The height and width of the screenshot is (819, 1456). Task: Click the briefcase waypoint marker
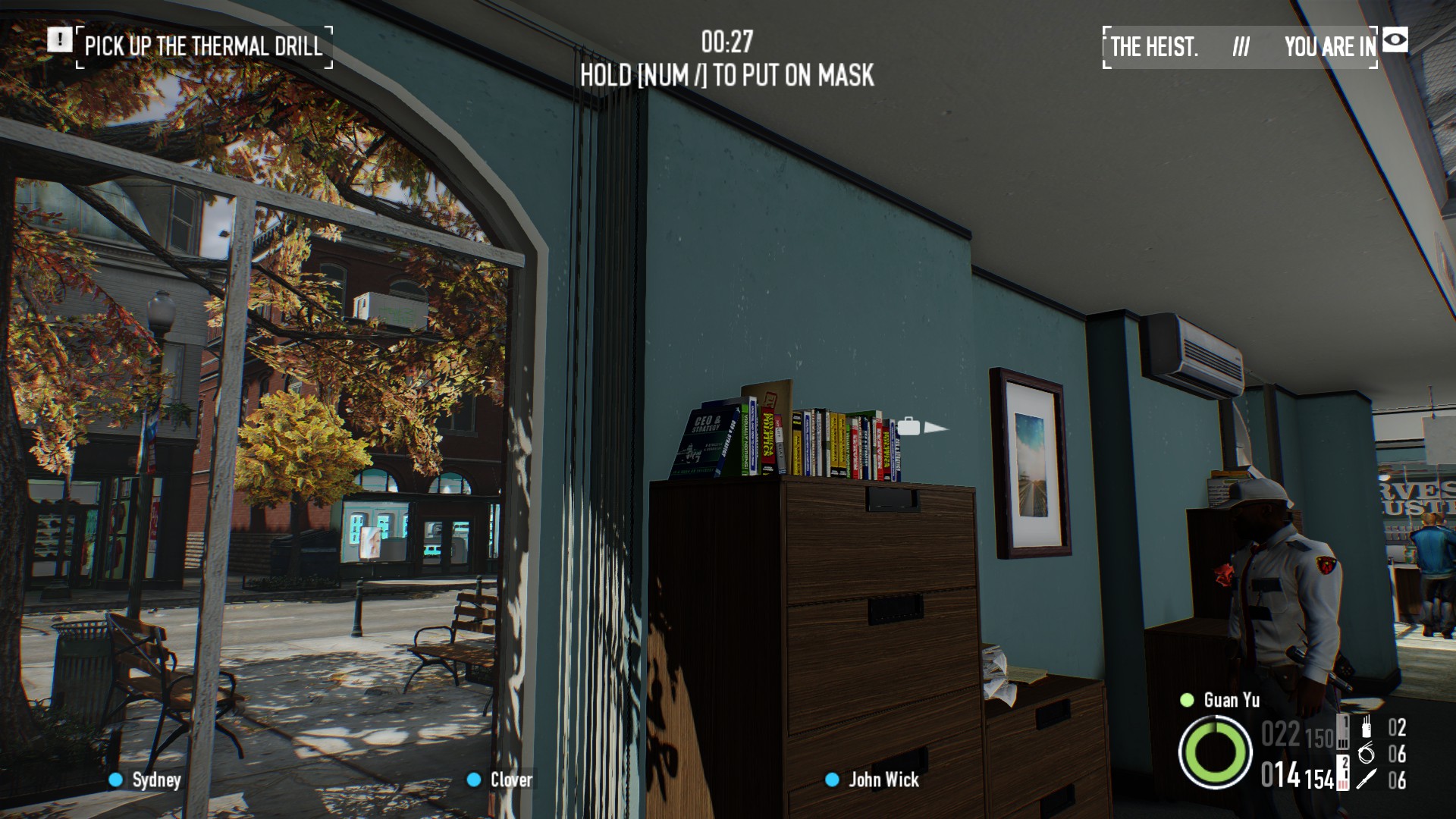point(908,426)
